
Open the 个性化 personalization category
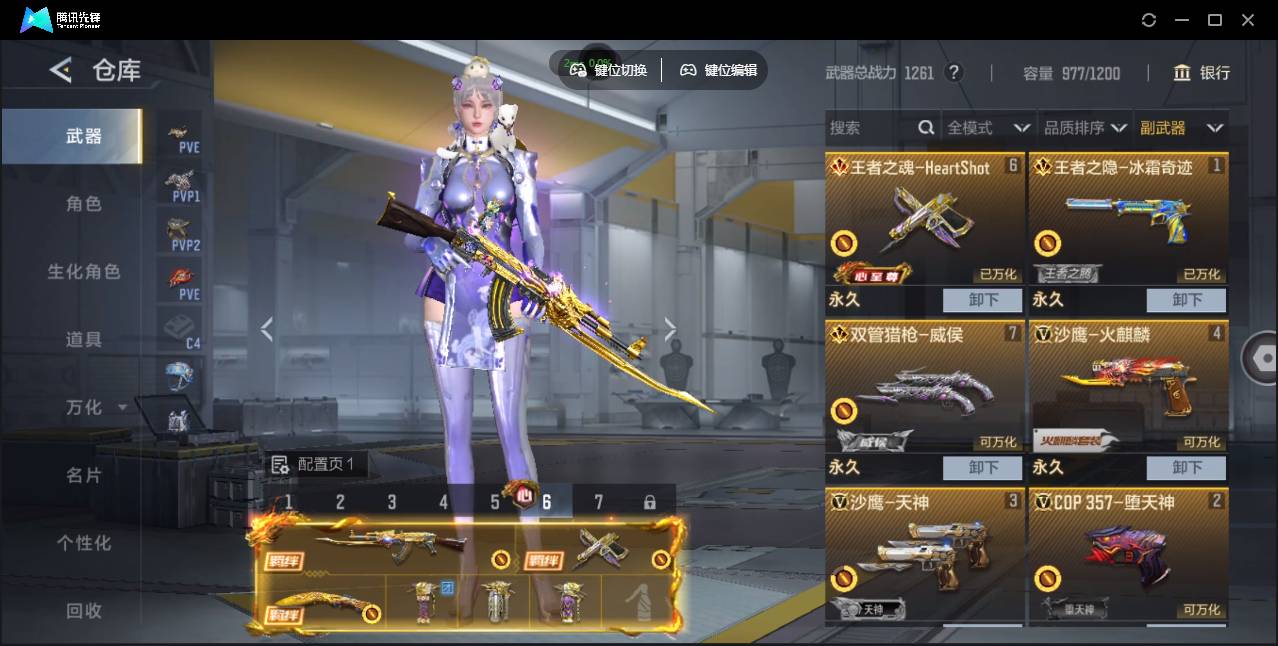84,543
